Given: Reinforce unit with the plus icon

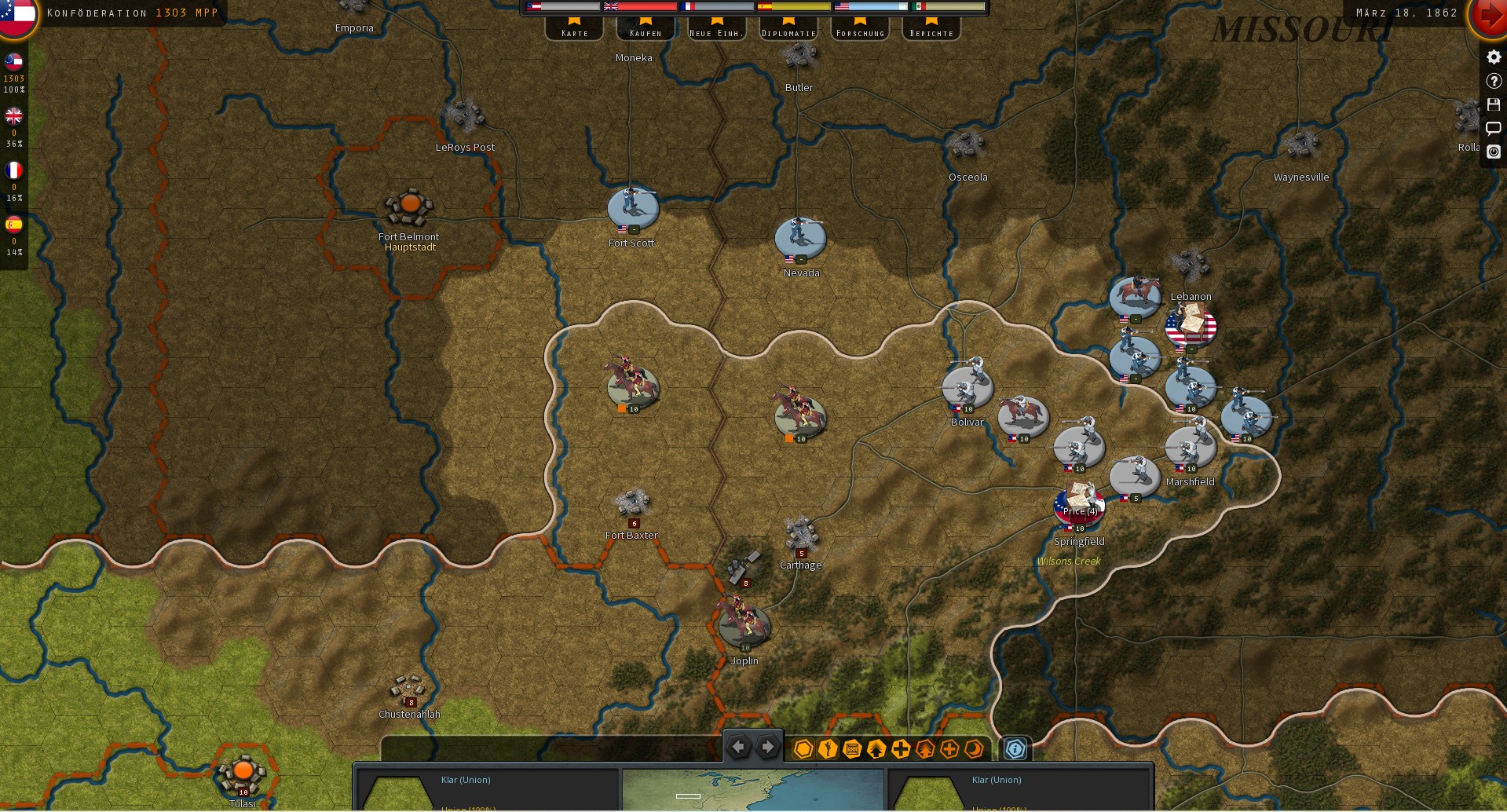Looking at the screenshot, I should tap(900, 749).
